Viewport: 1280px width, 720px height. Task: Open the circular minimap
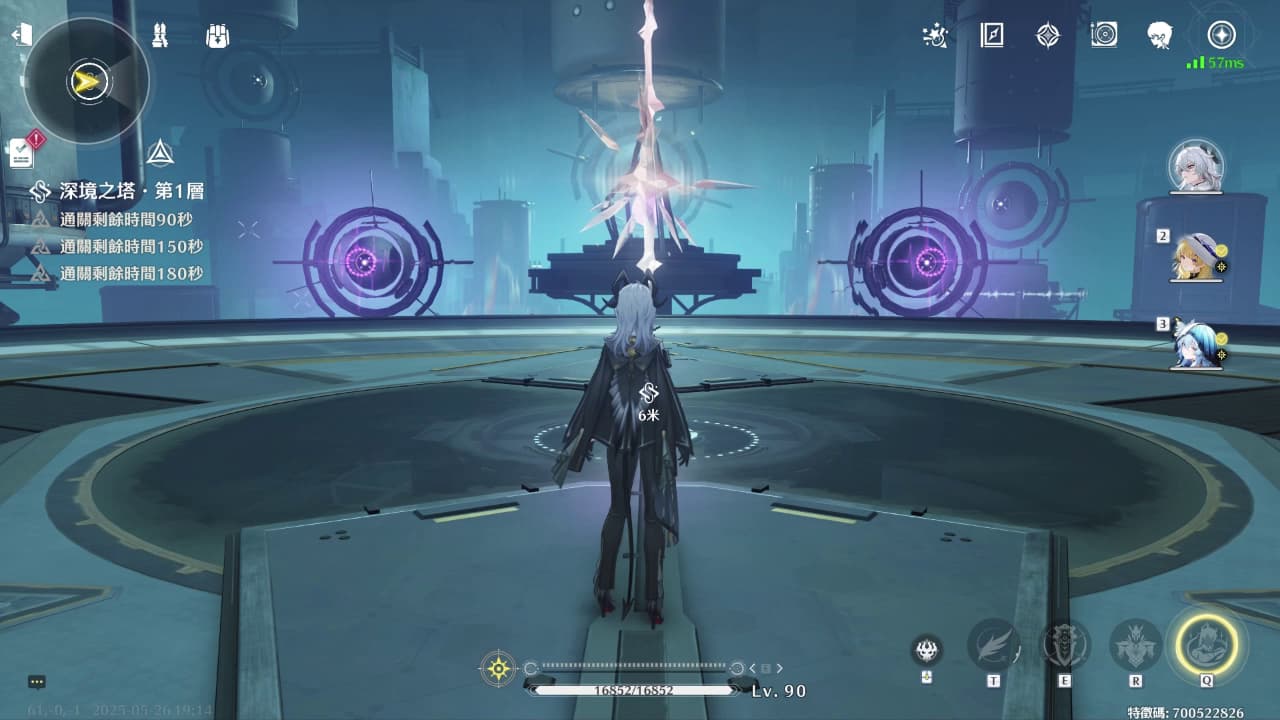86,81
